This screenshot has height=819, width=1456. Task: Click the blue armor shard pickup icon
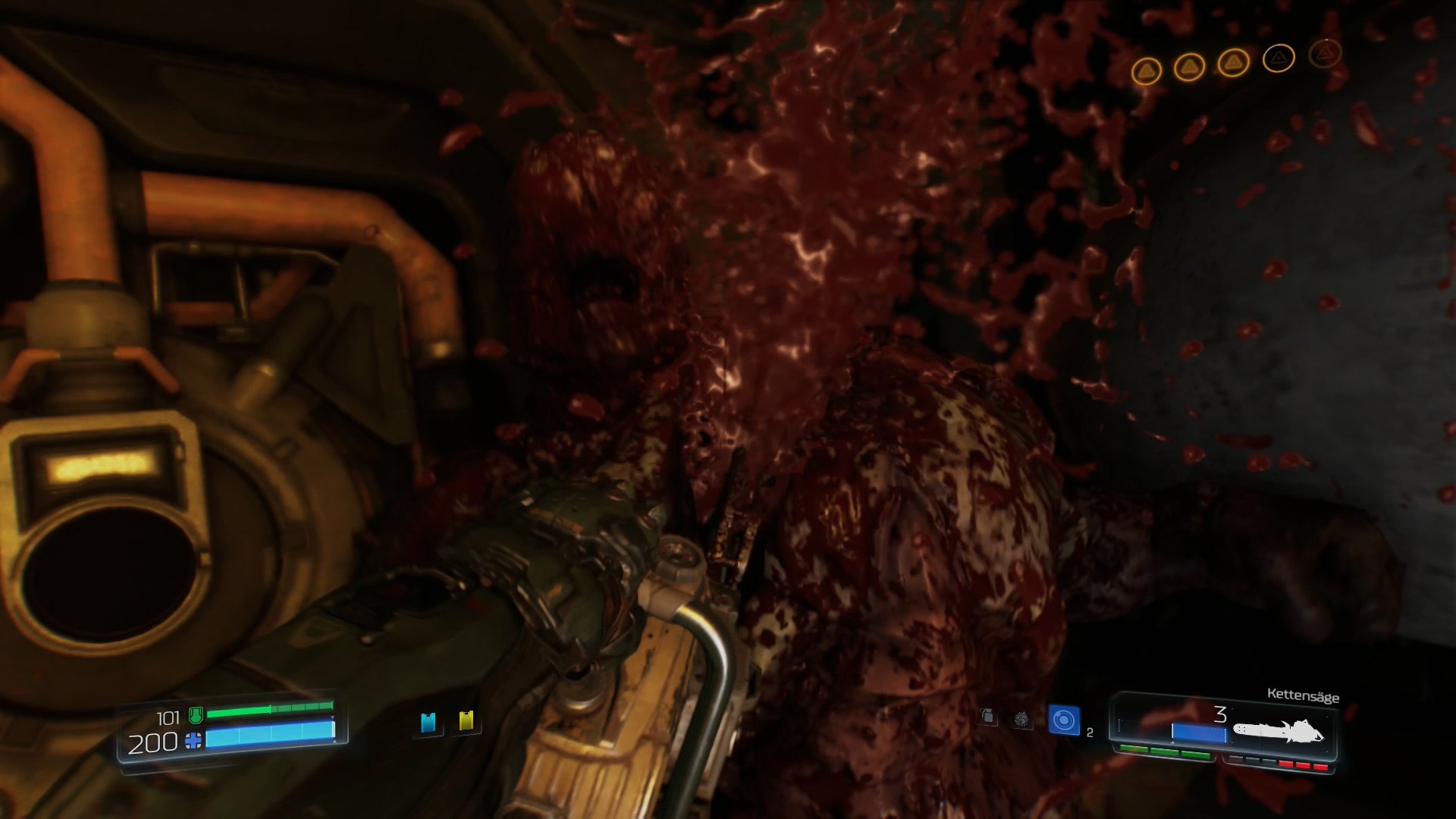(x=428, y=722)
